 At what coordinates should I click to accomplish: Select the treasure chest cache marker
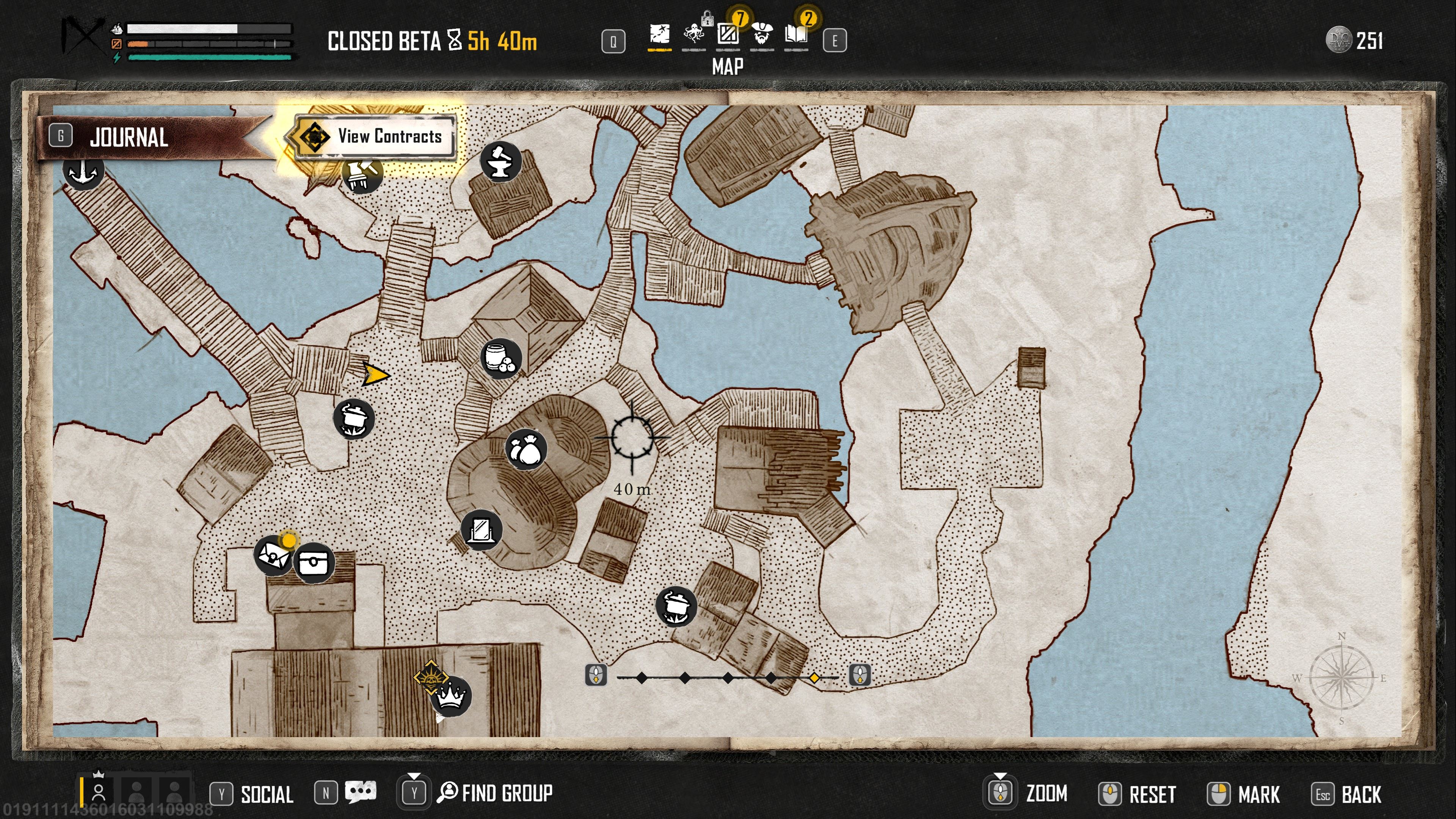tap(314, 563)
